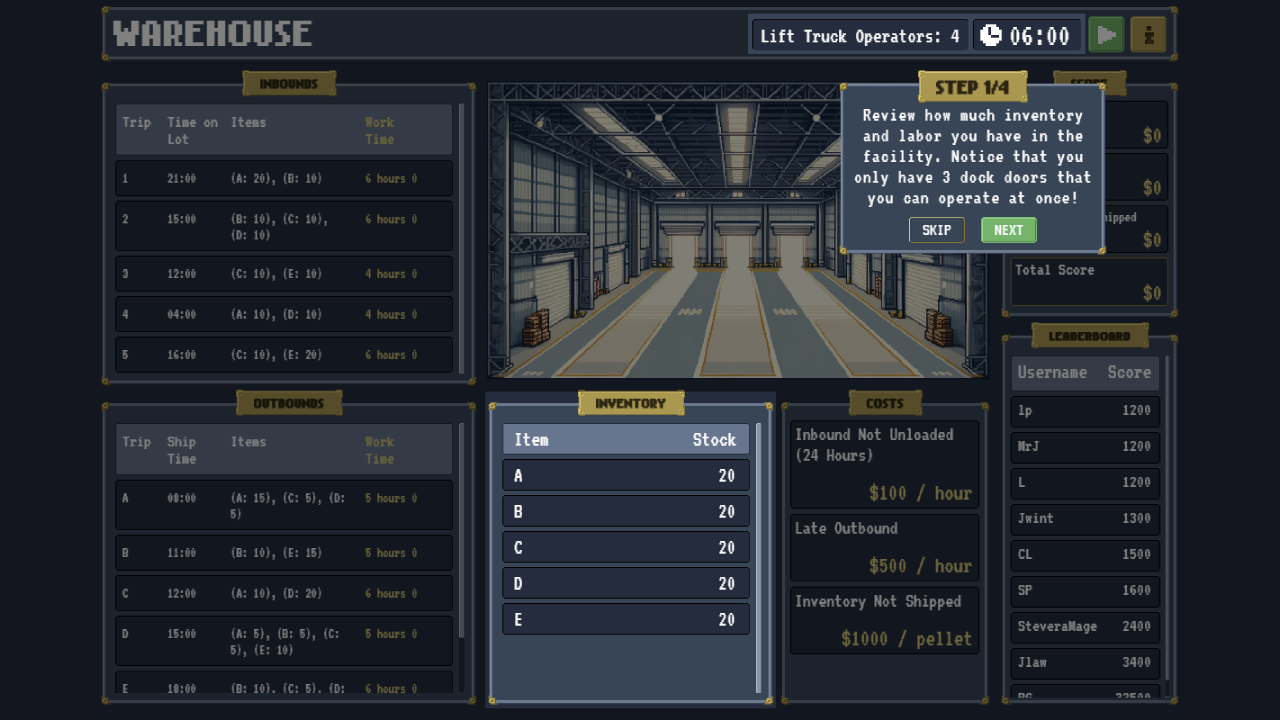Click the STEP 1/4 banner on the popup
The height and width of the screenshot is (720, 1280).
[971, 87]
